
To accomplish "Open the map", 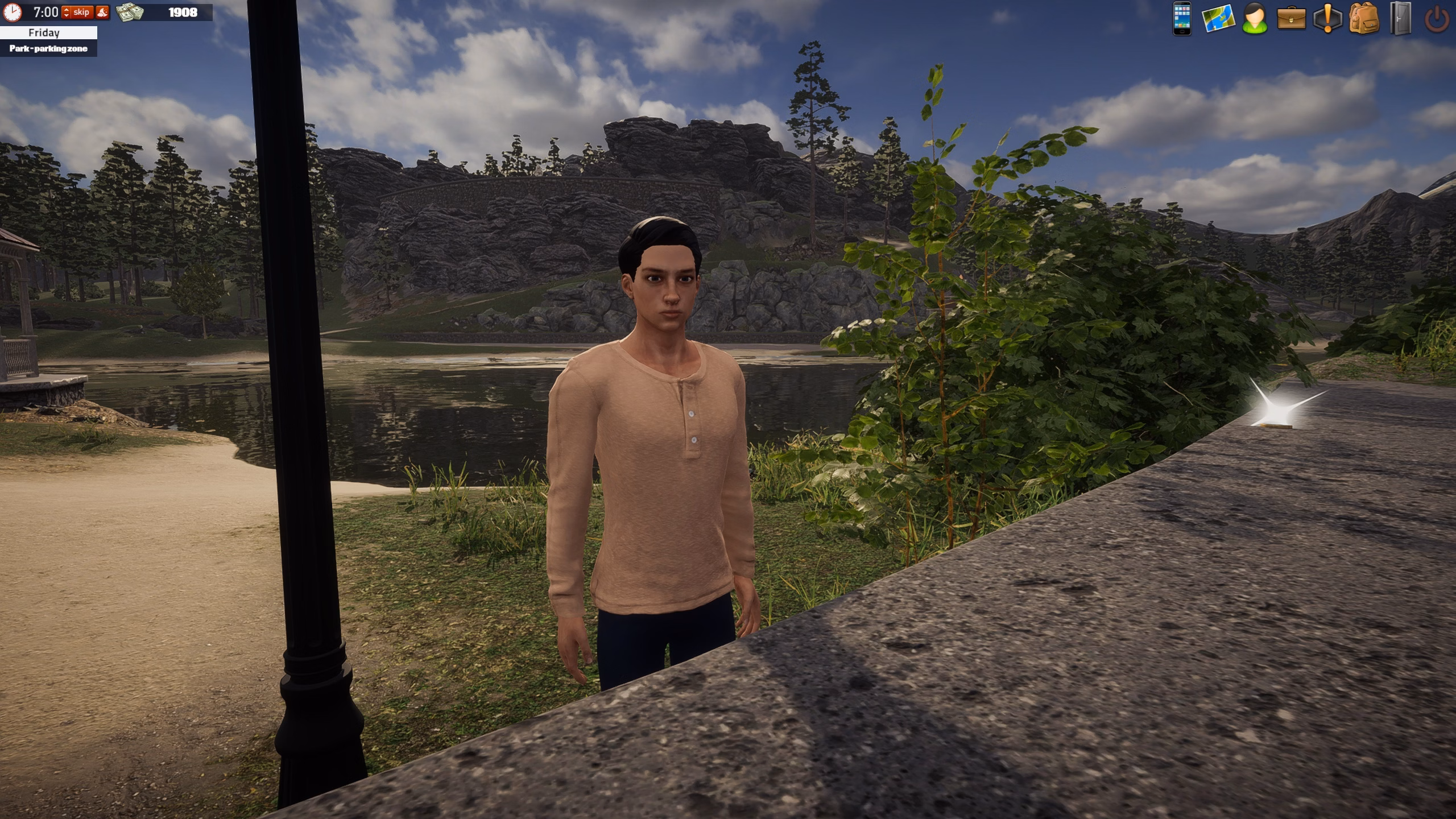I will click(x=1218, y=18).
